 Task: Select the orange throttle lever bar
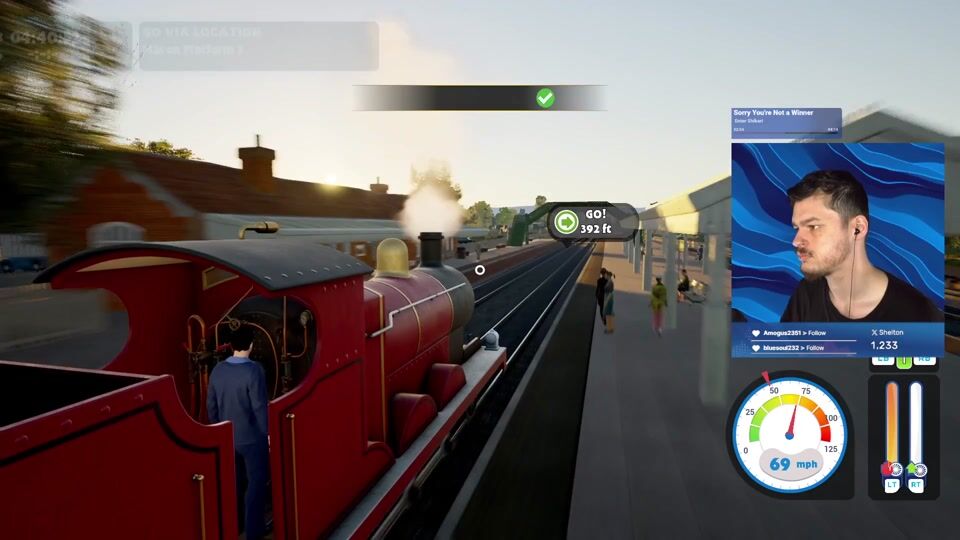891,425
